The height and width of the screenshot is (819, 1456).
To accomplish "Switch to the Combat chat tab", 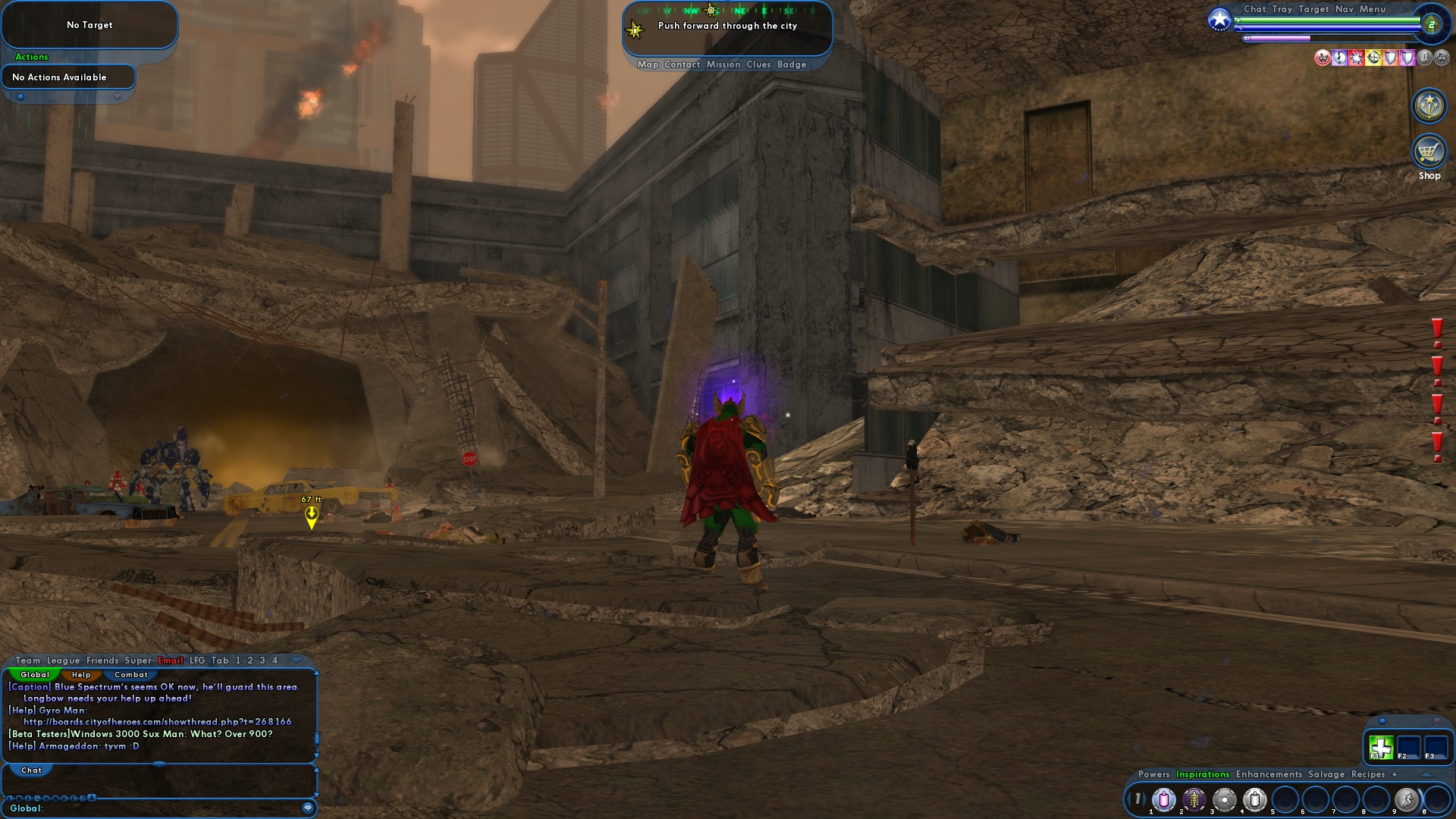I will tap(130, 674).
